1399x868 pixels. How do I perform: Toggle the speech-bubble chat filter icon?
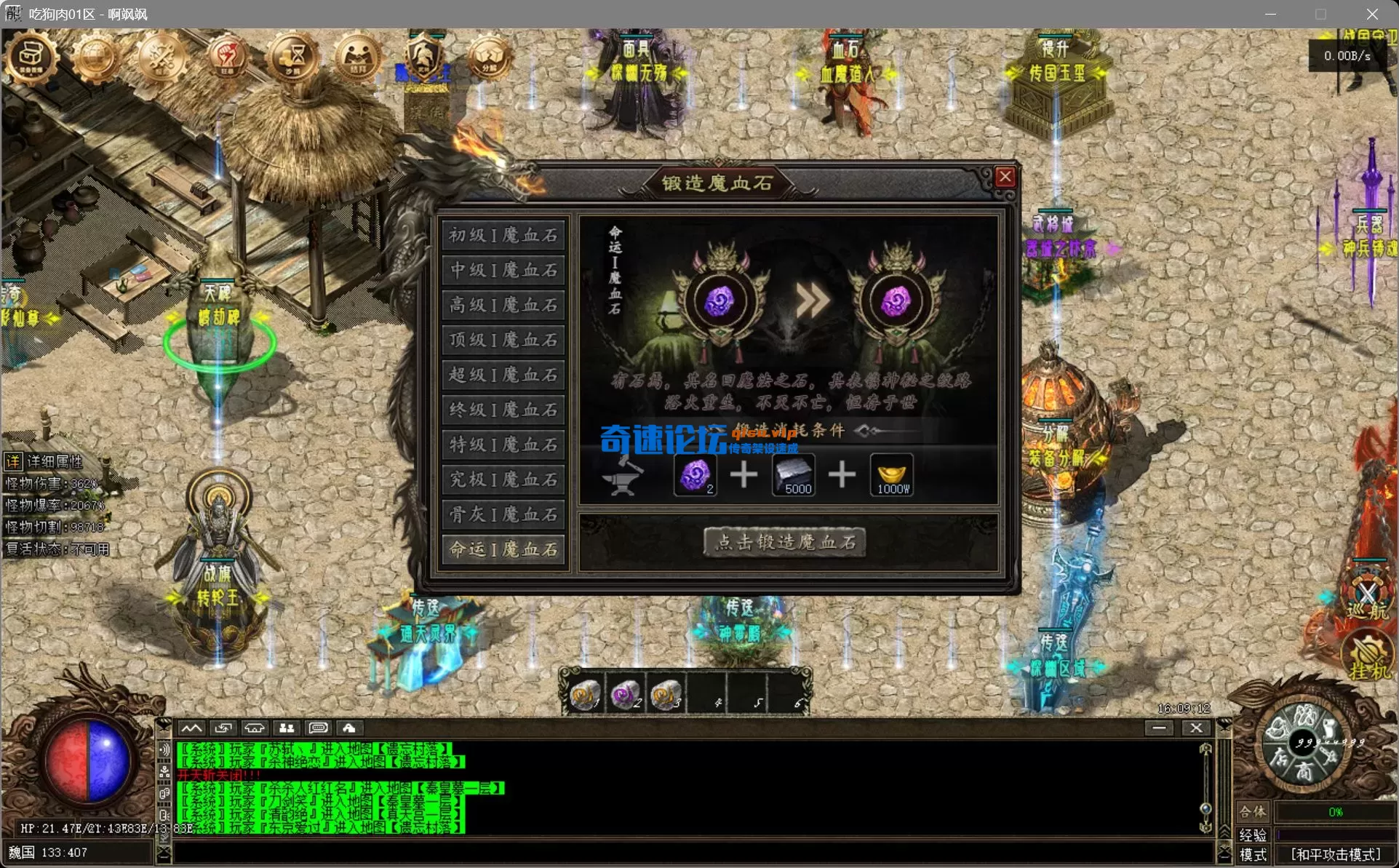317,728
